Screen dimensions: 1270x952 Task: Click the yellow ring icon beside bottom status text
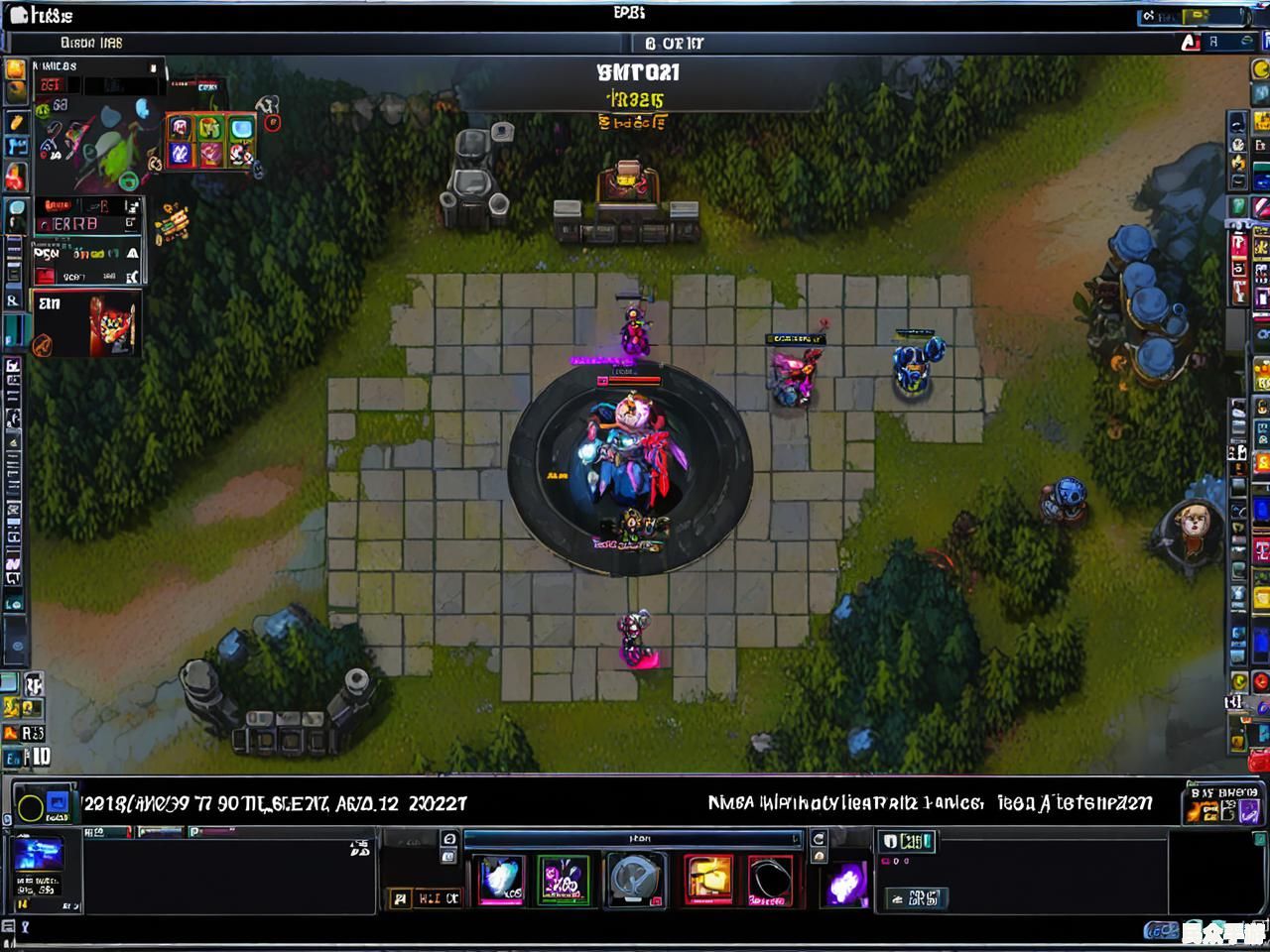click(31, 808)
